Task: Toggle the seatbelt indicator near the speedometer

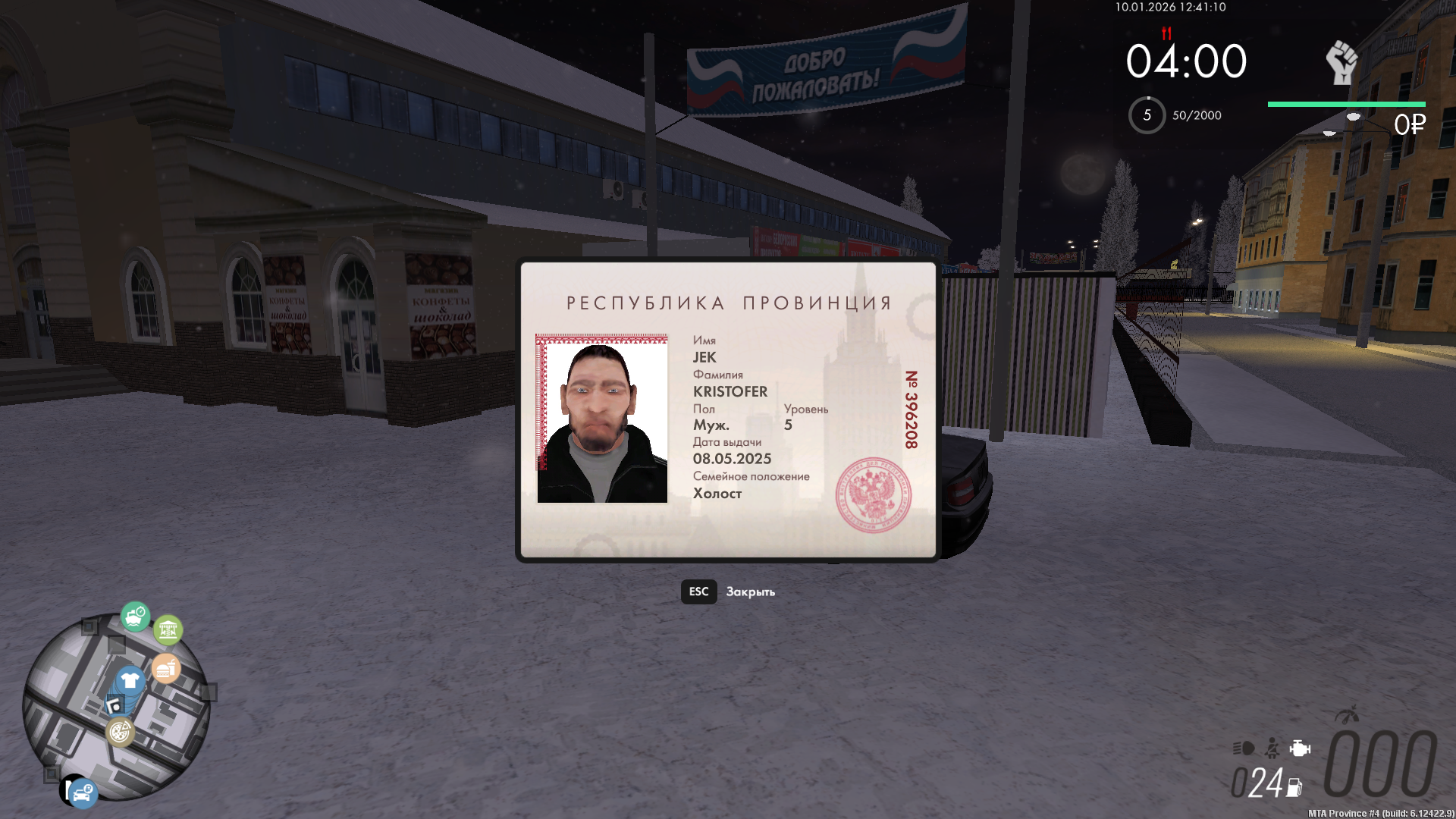Action: pos(1272,750)
